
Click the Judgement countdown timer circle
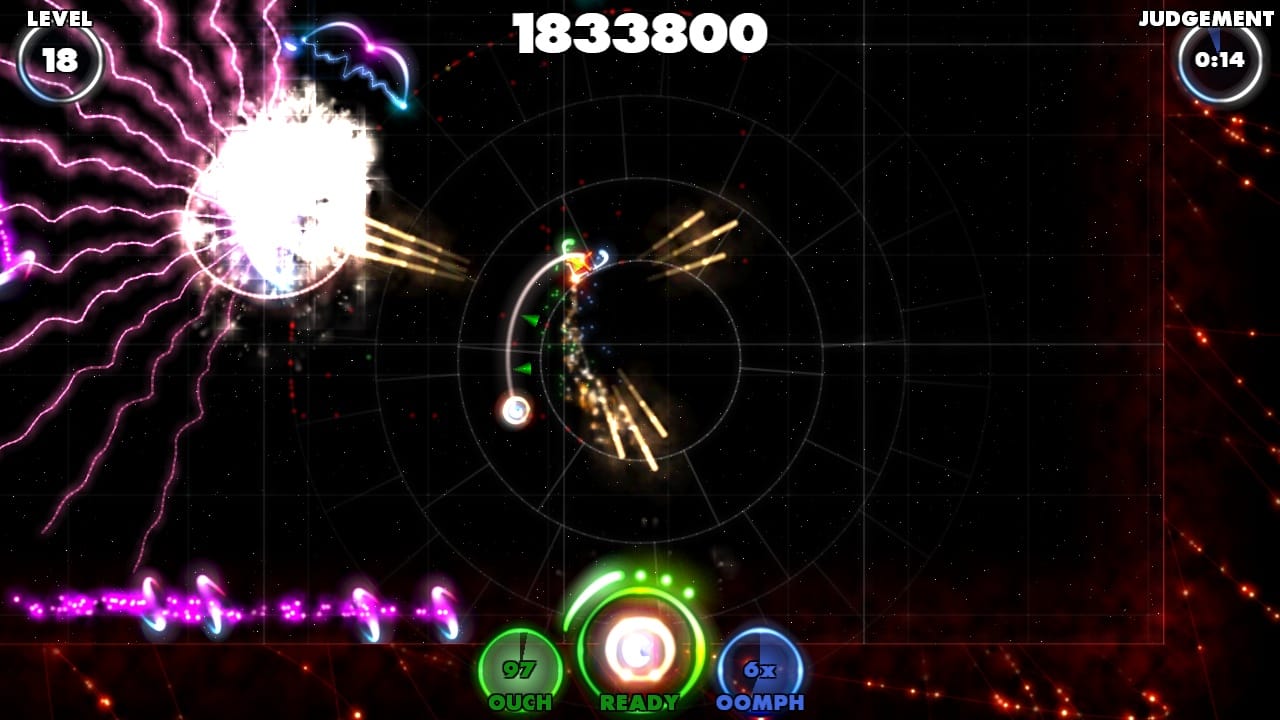(1218, 62)
